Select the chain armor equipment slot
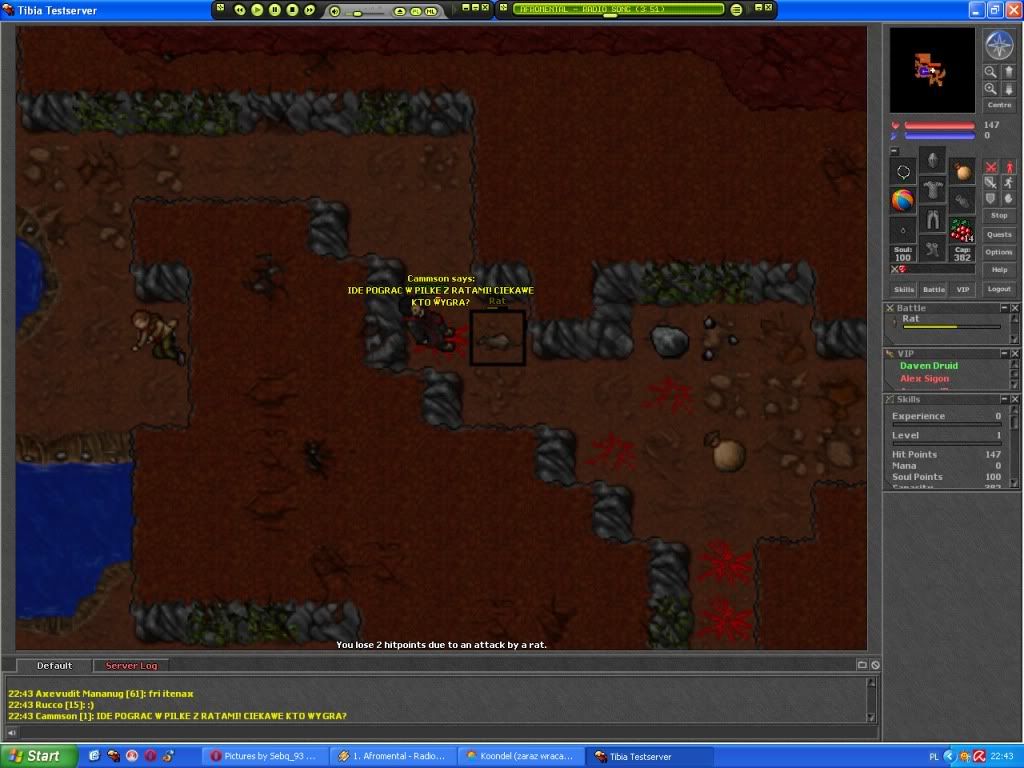Viewport: 1024px width, 768px height. click(932, 190)
